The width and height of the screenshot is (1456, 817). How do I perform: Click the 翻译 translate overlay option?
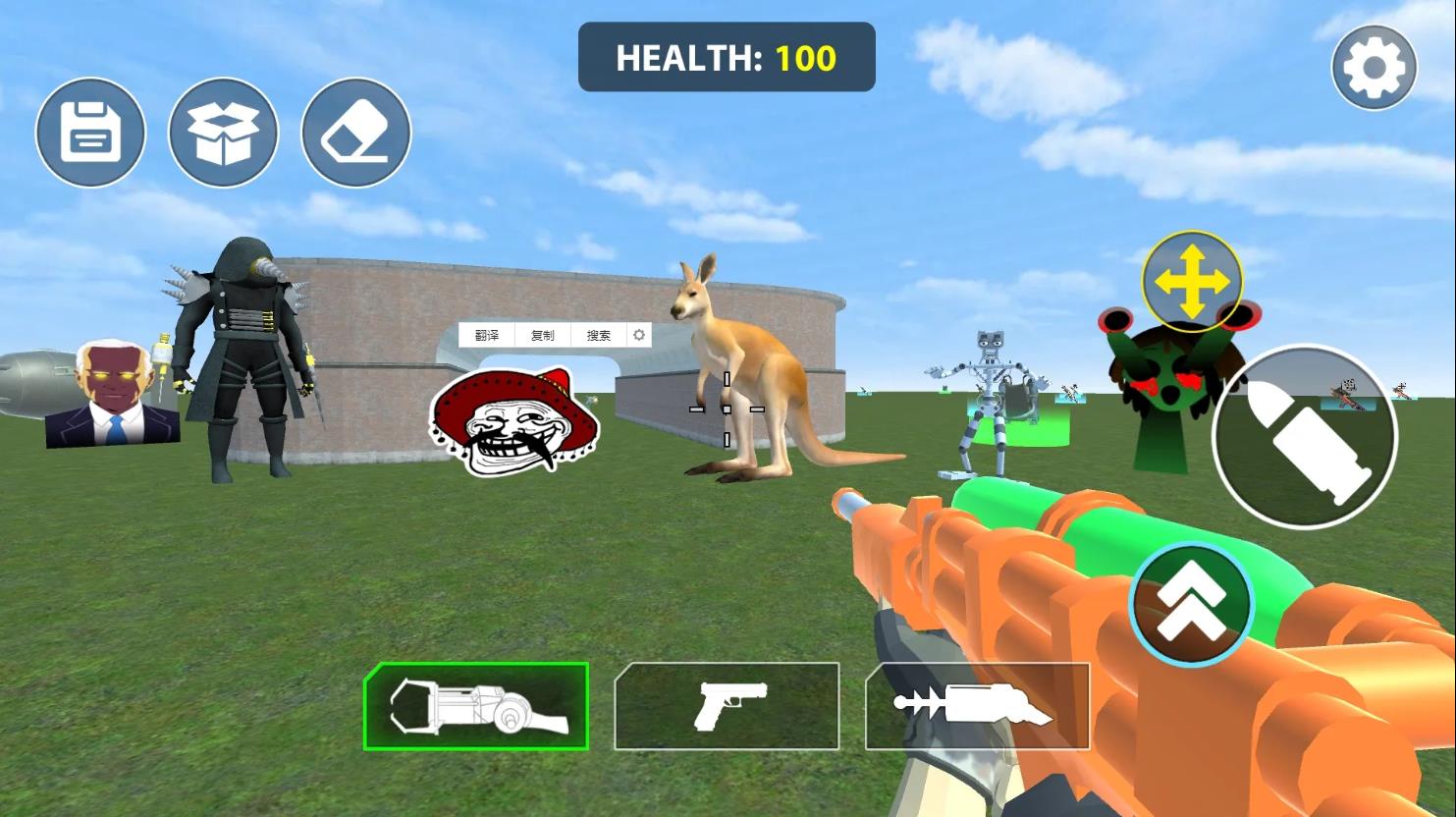[x=487, y=335]
